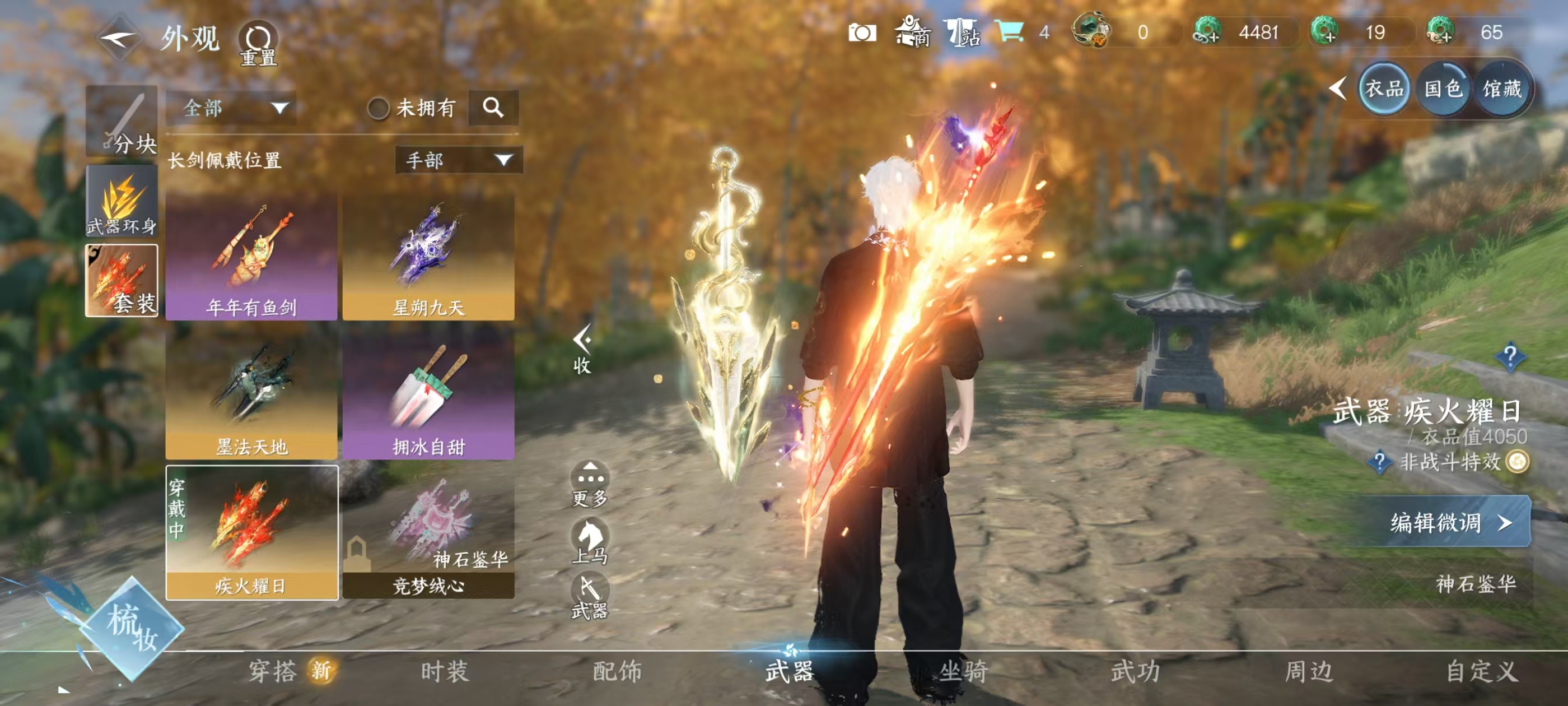The image size is (1568, 706).
Task: Open the 坐骑 mount tab
Action: pyautogui.click(x=963, y=671)
